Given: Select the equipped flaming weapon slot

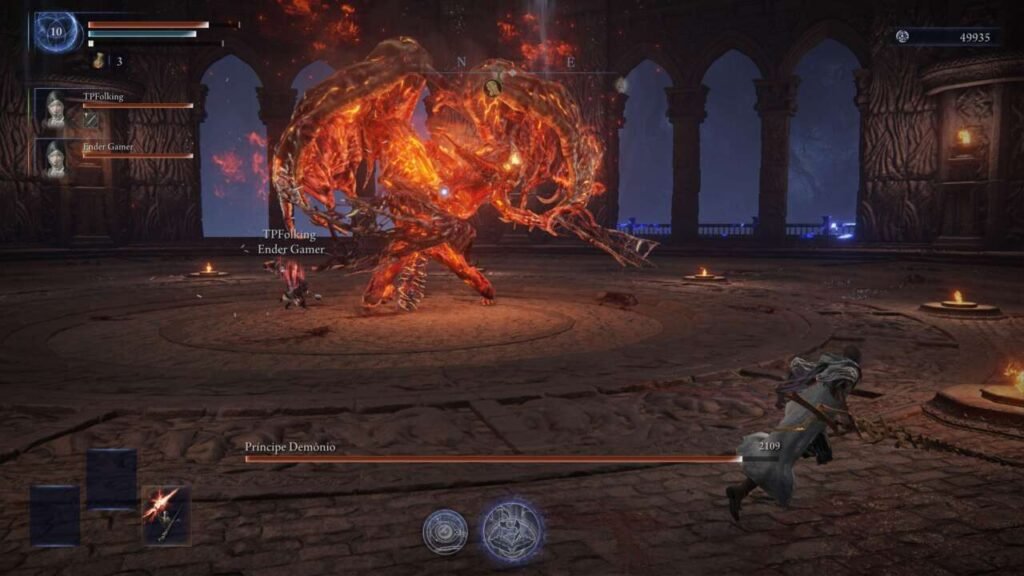Looking at the screenshot, I should [165, 515].
